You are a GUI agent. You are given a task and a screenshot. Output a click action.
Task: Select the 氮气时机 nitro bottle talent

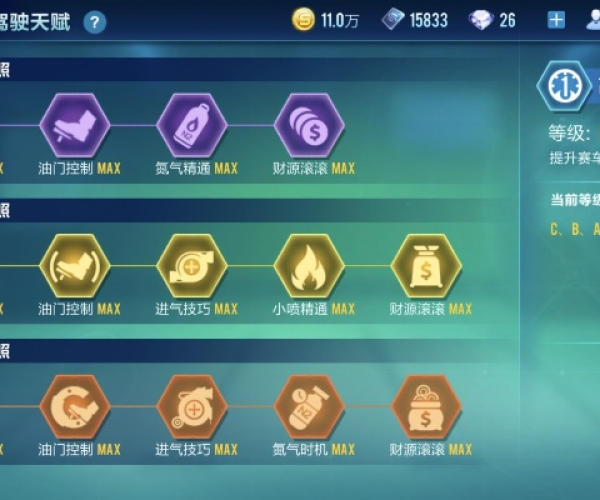click(309, 407)
